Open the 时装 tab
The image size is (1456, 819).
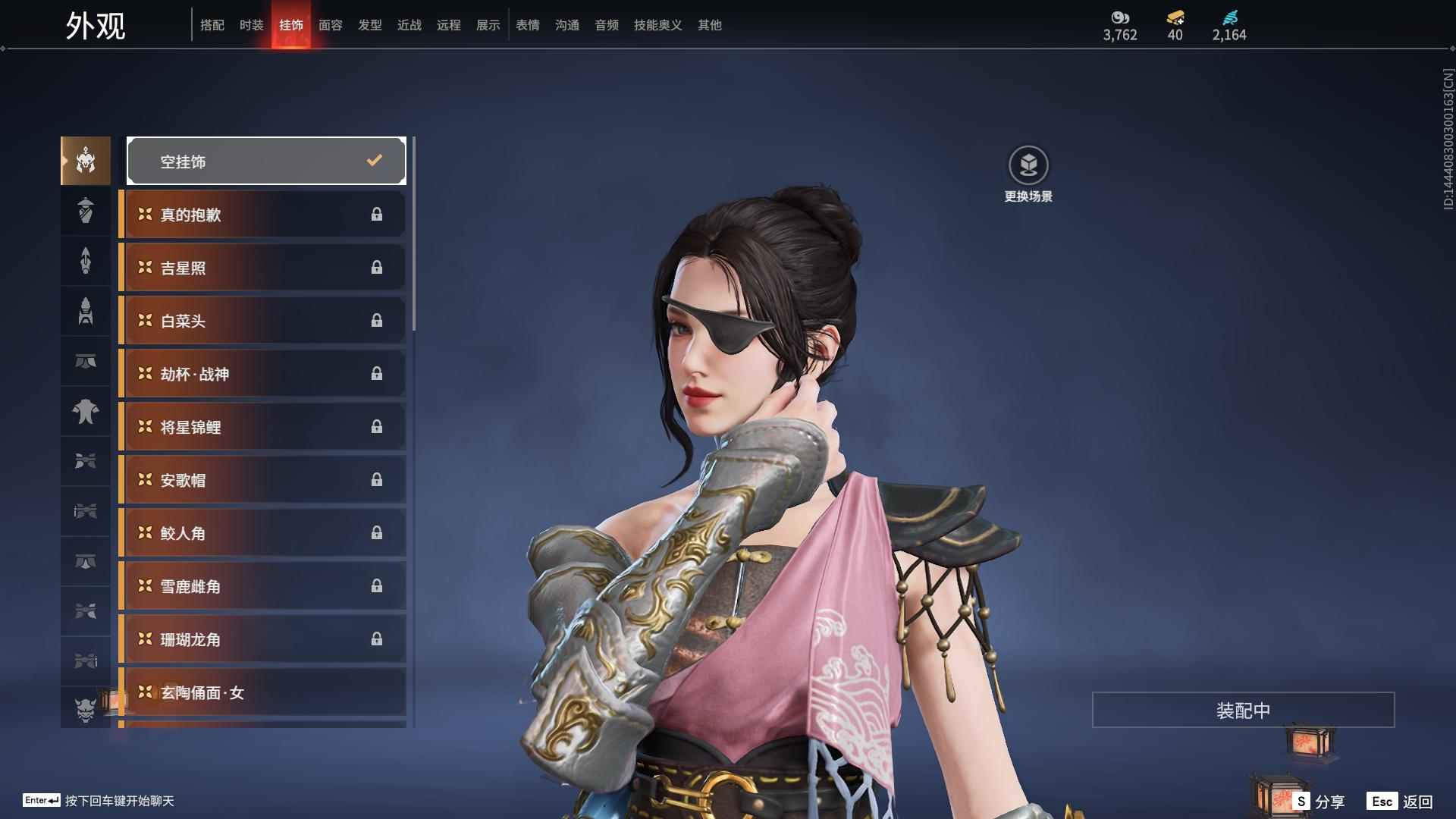click(252, 25)
